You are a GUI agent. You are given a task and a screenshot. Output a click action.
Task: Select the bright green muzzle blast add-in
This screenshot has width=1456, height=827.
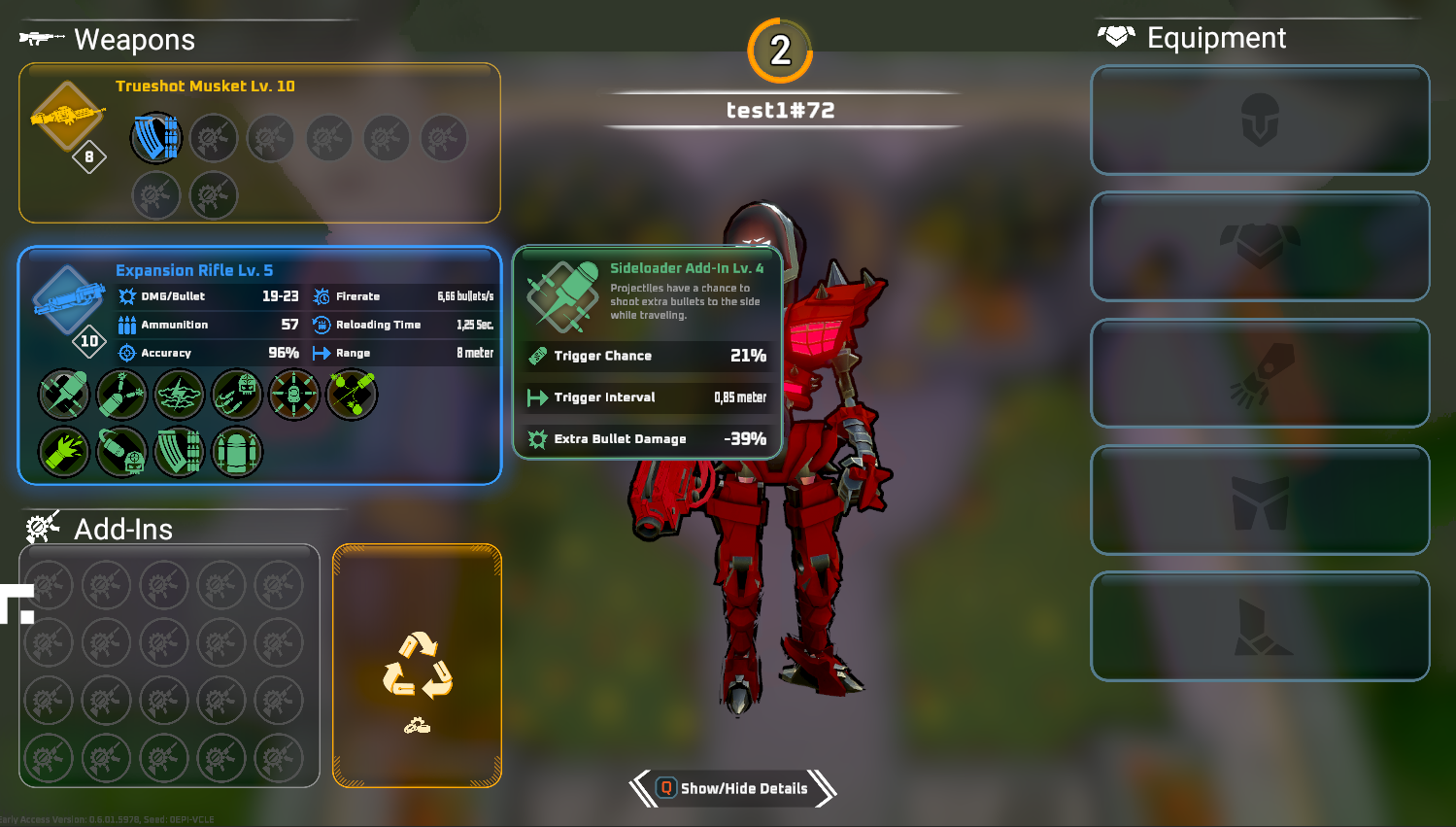point(64,453)
